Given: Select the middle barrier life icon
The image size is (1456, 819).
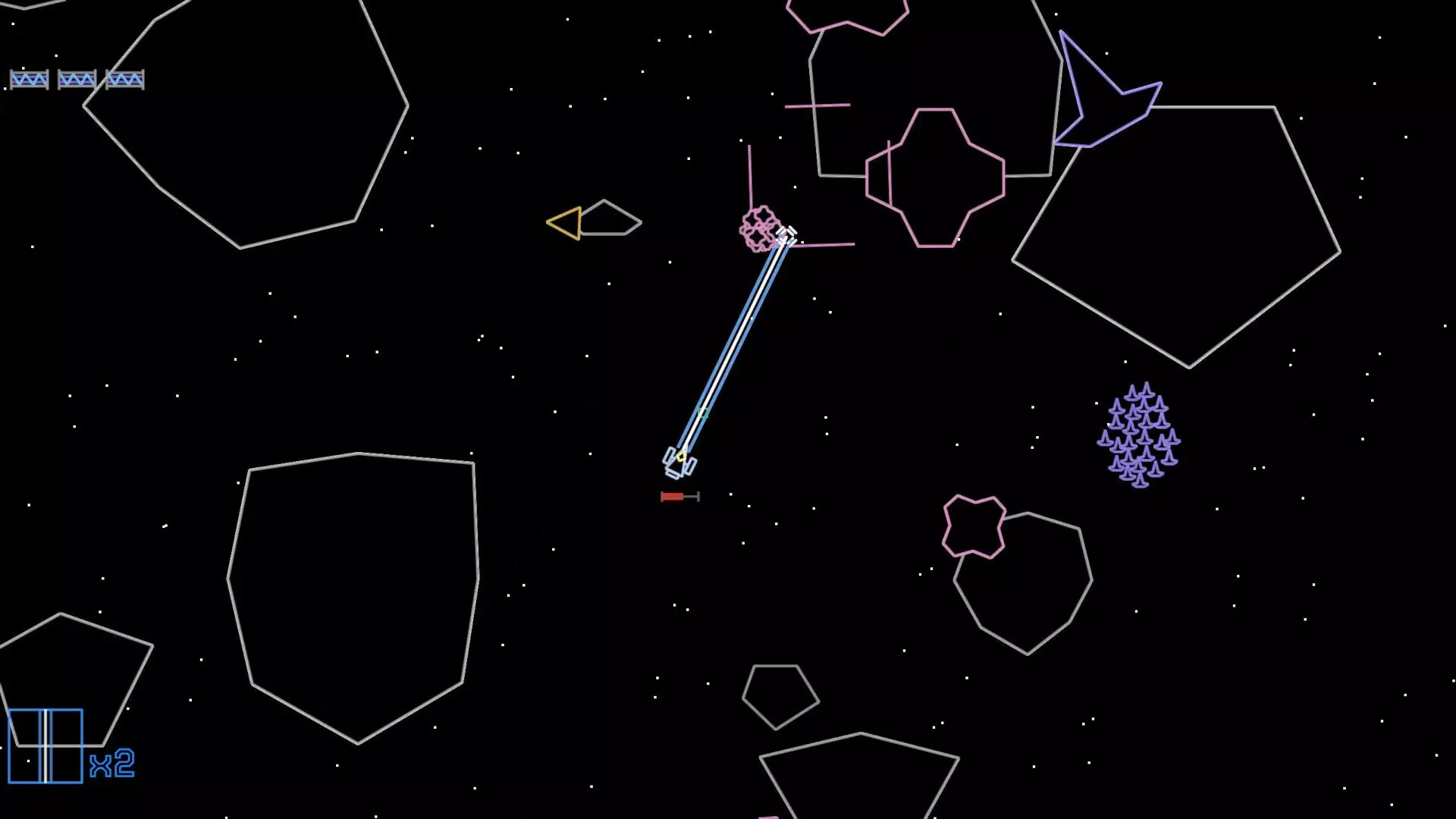Looking at the screenshot, I should (x=79, y=79).
